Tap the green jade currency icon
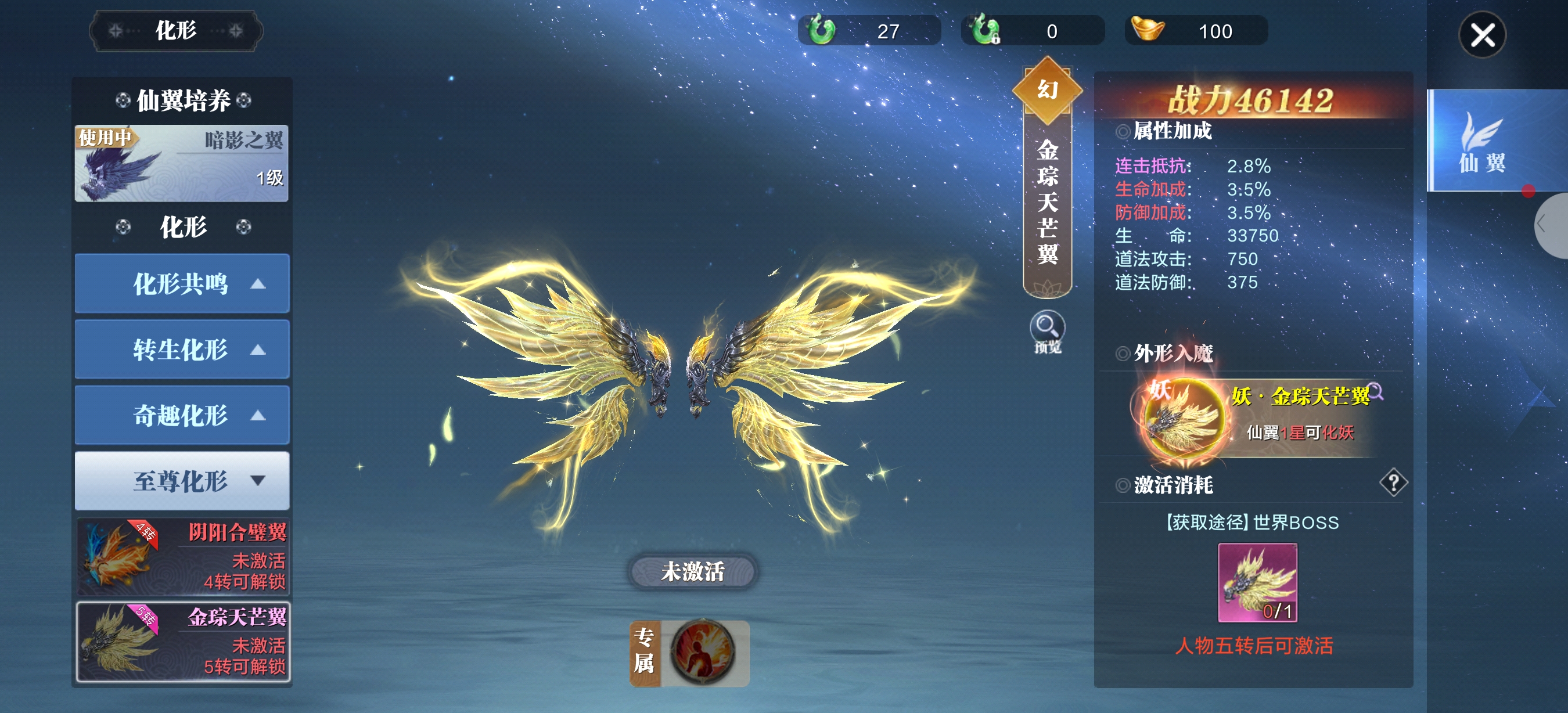The height and width of the screenshot is (713, 1568). [821, 30]
